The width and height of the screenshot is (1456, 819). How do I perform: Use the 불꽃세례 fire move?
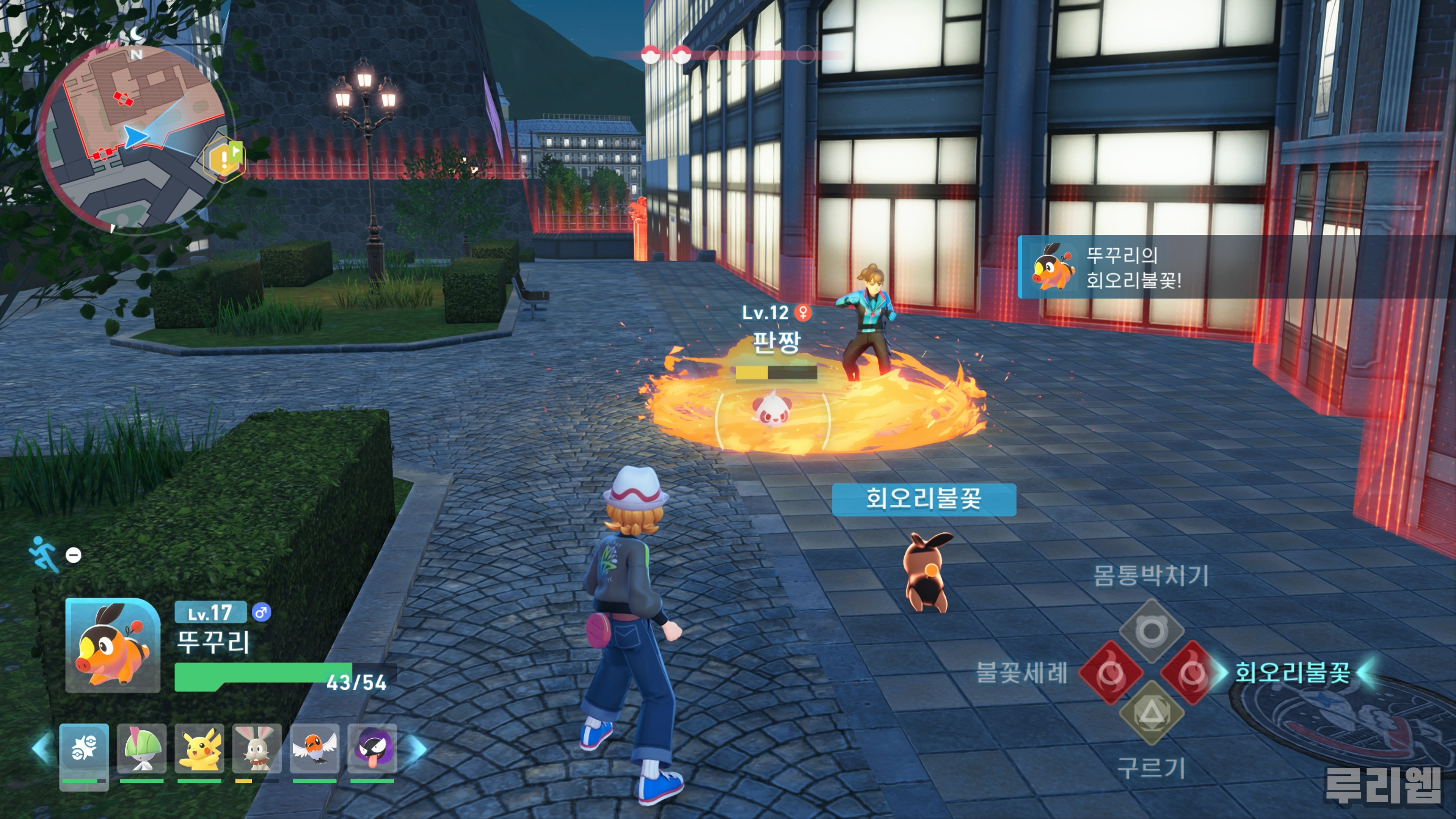point(1111,673)
